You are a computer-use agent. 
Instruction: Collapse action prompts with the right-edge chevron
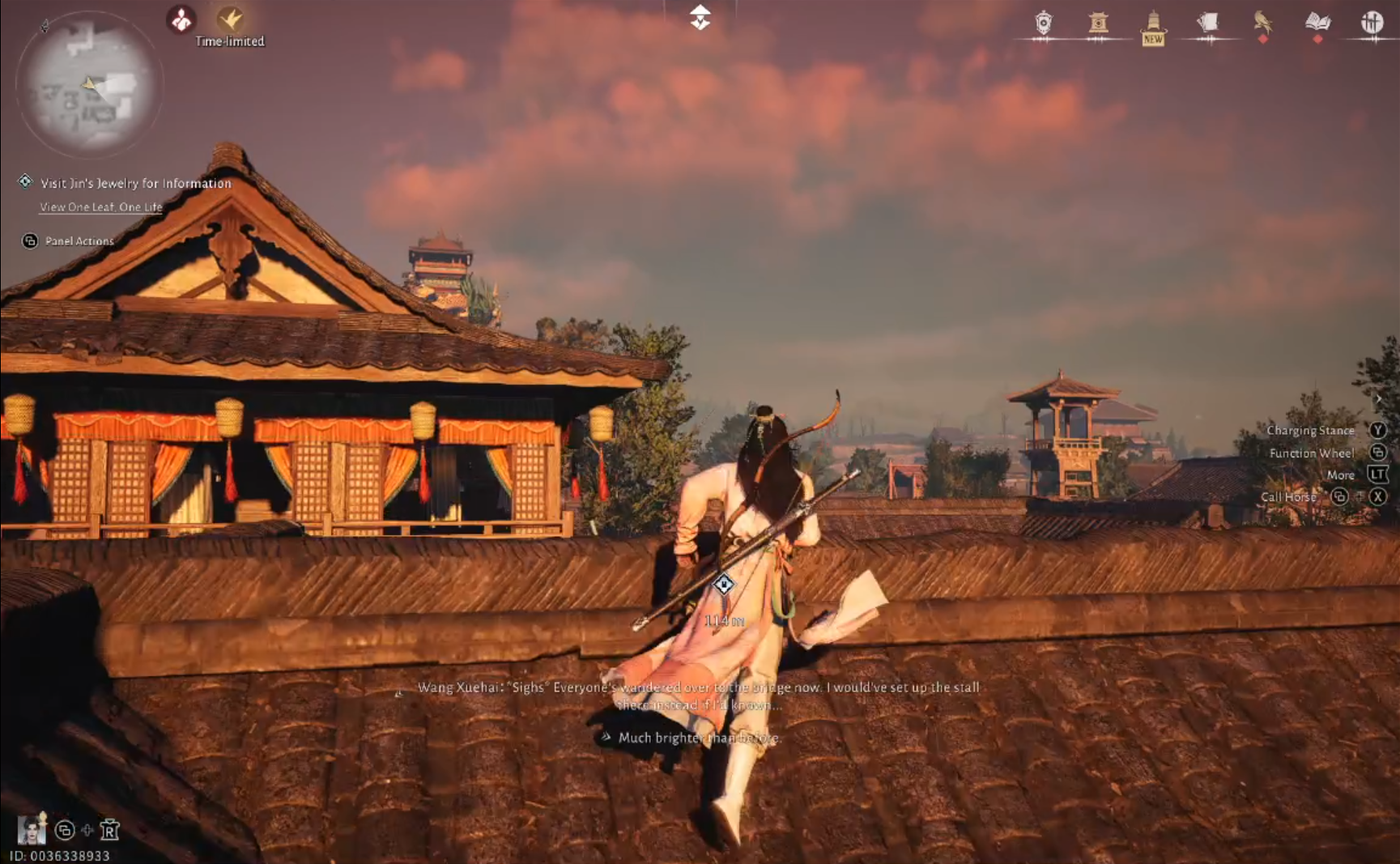coord(1379,398)
